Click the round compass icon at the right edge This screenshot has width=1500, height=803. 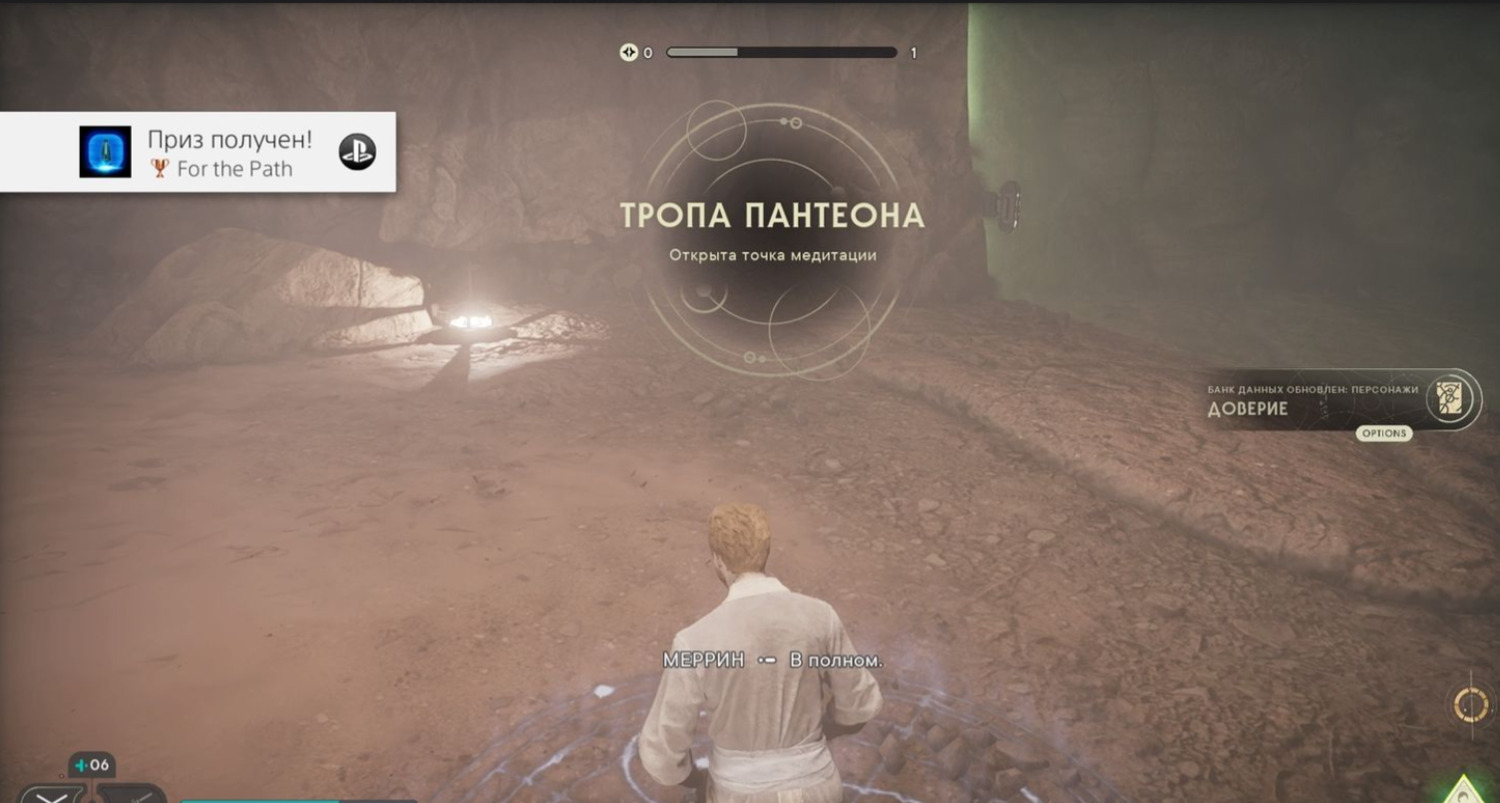click(x=1471, y=705)
